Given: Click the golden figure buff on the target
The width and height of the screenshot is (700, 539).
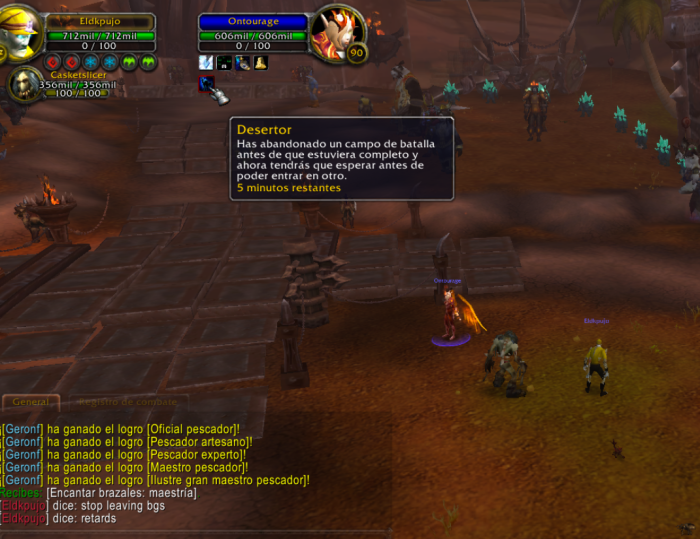Looking at the screenshot, I should coord(260,63).
